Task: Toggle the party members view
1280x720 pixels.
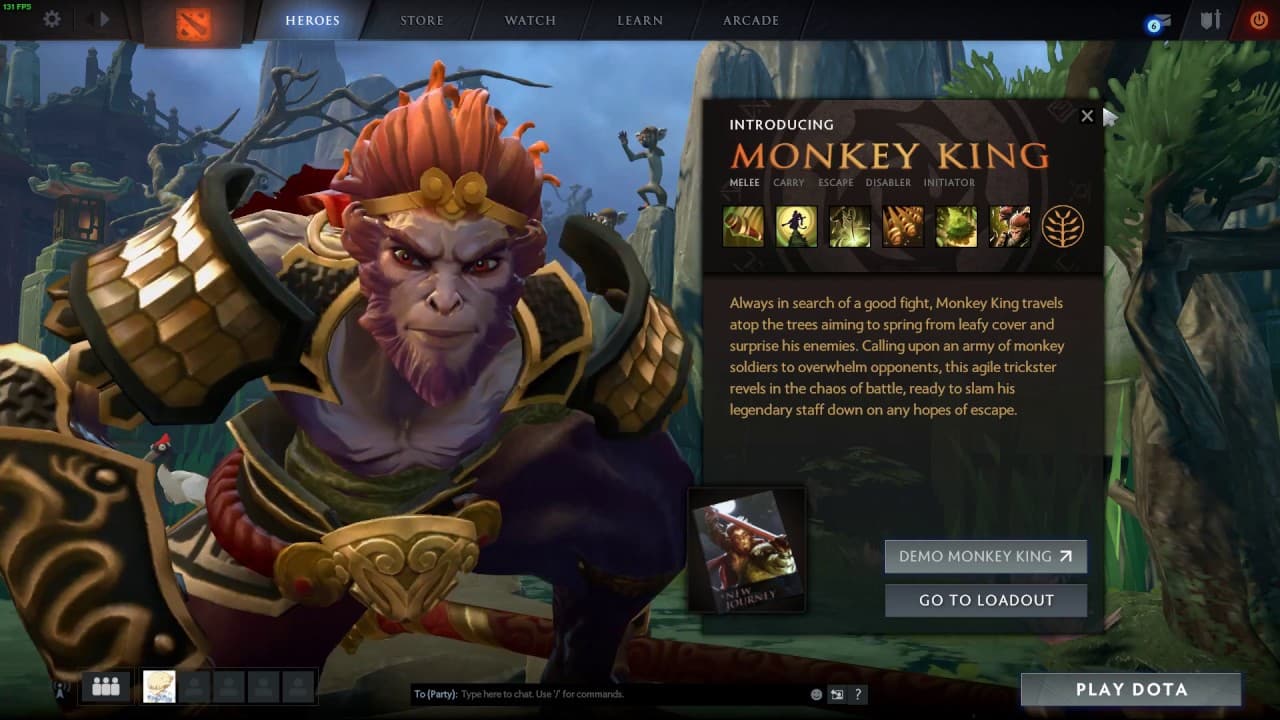Action: coord(104,686)
